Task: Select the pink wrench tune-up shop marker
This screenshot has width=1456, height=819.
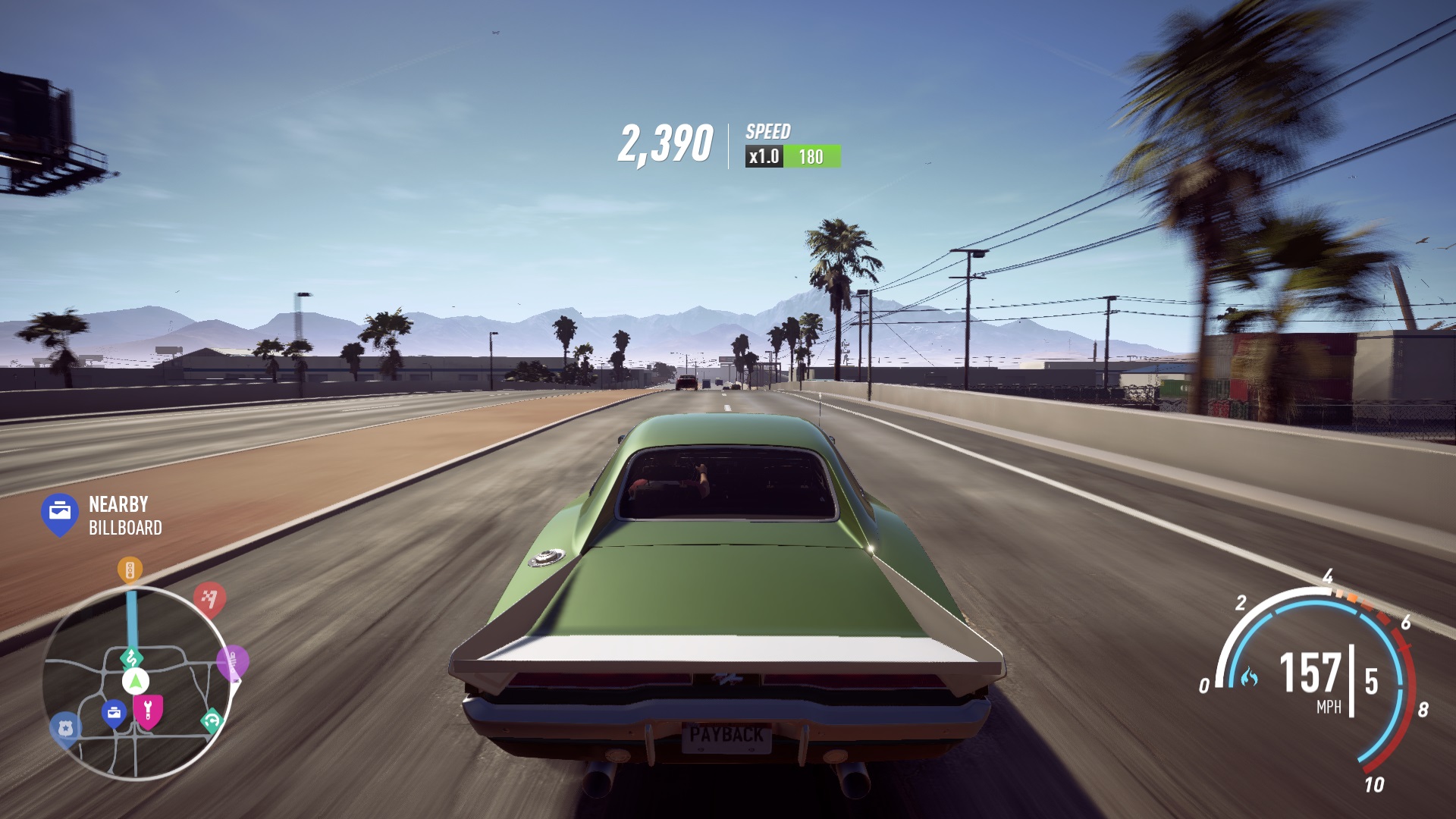Action: click(x=148, y=711)
